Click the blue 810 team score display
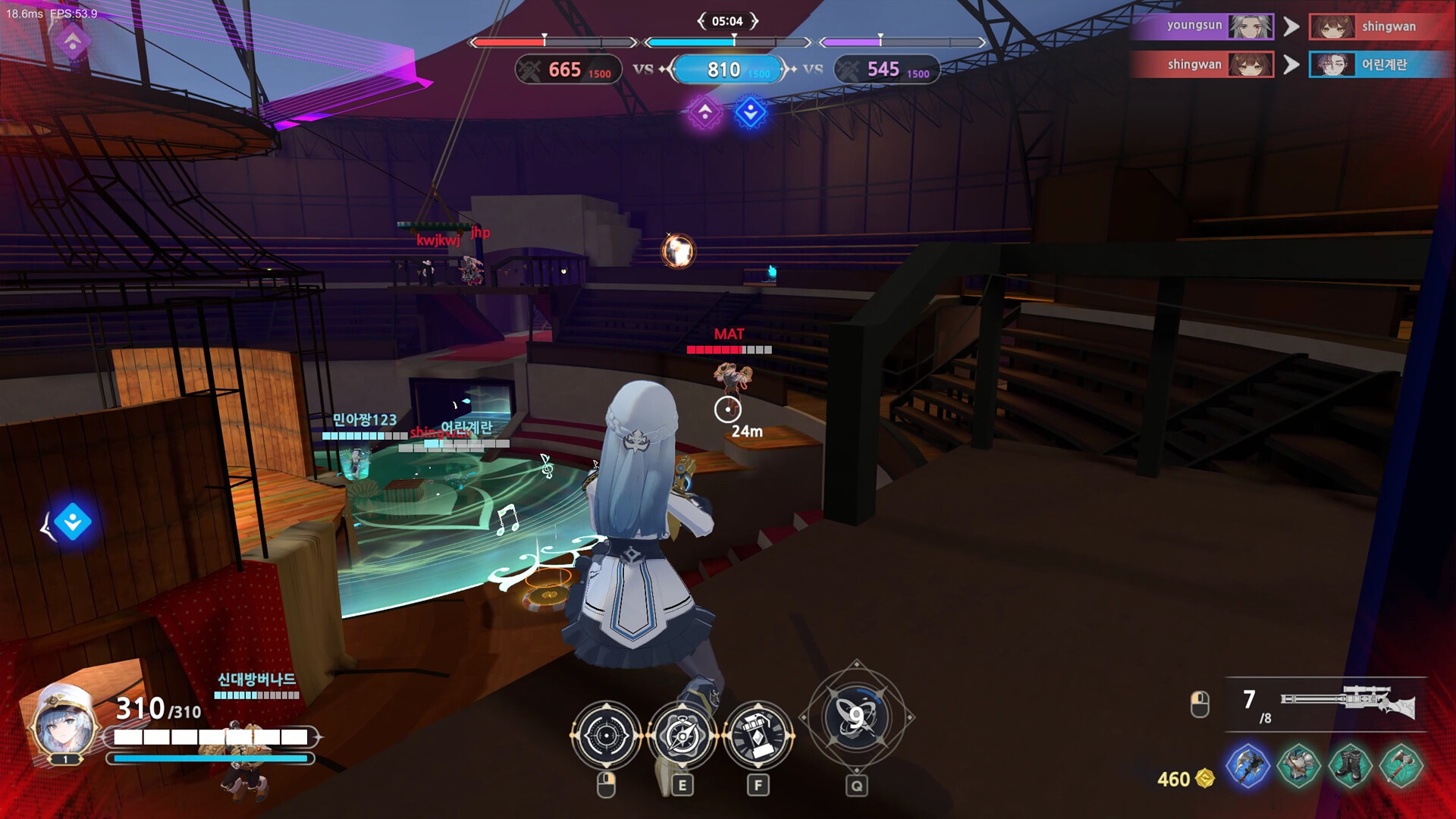Image resolution: width=1456 pixels, height=819 pixels. point(727,70)
